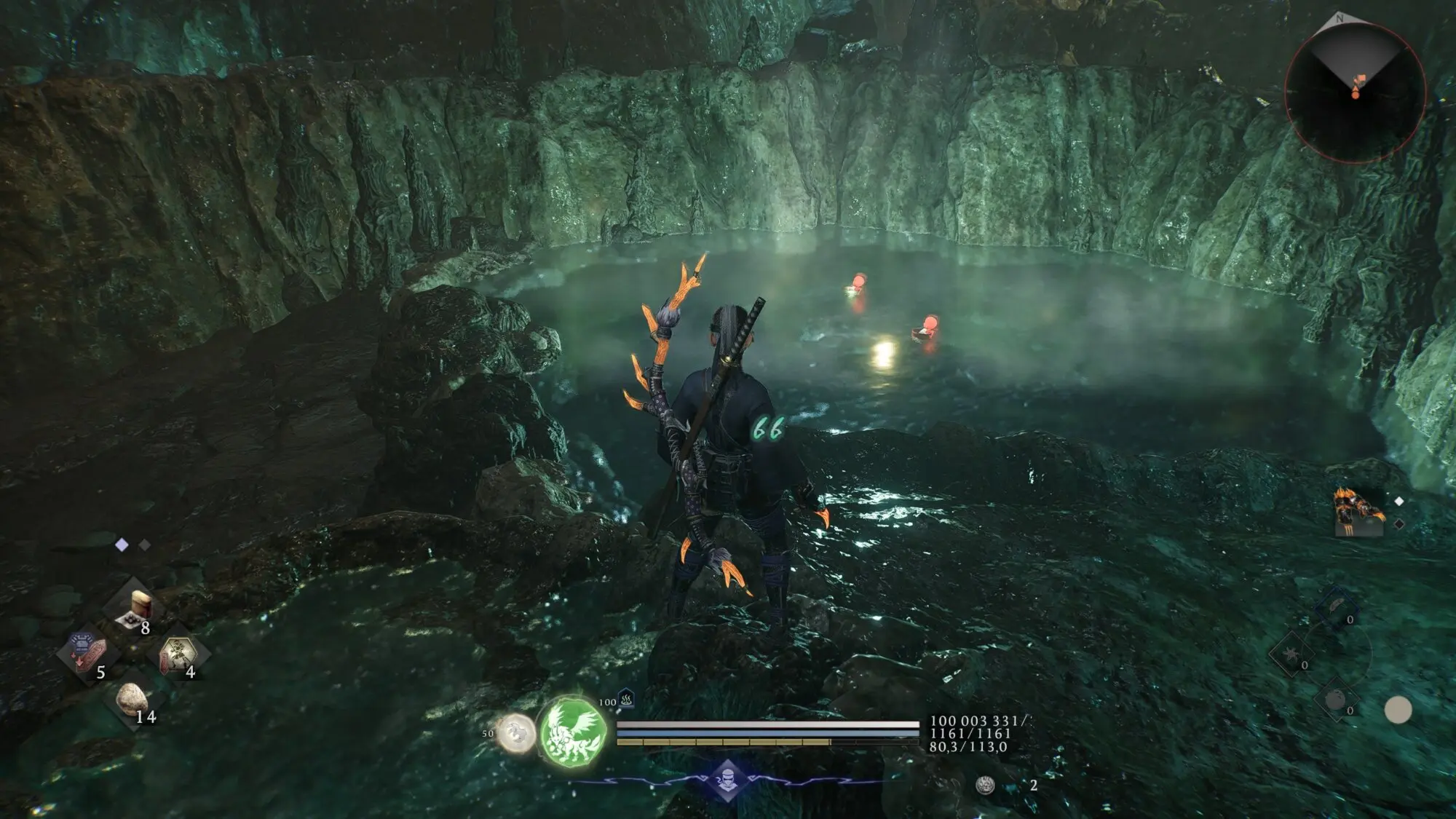Activate the green winged guardian spirit icon
This screenshot has height=819, width=1456.
pos(574,730)
